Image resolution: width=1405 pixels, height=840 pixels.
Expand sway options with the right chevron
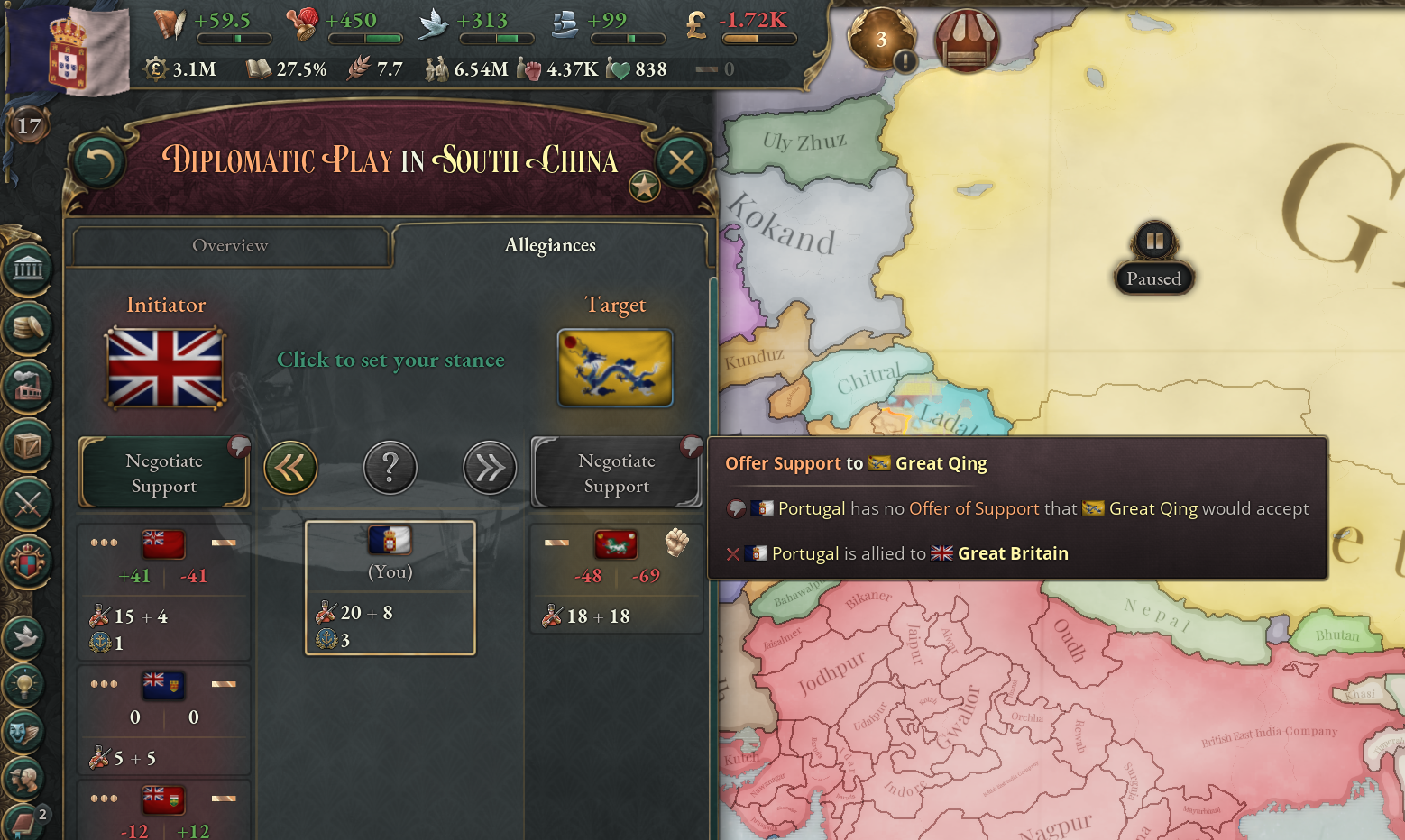pos(490,467)
